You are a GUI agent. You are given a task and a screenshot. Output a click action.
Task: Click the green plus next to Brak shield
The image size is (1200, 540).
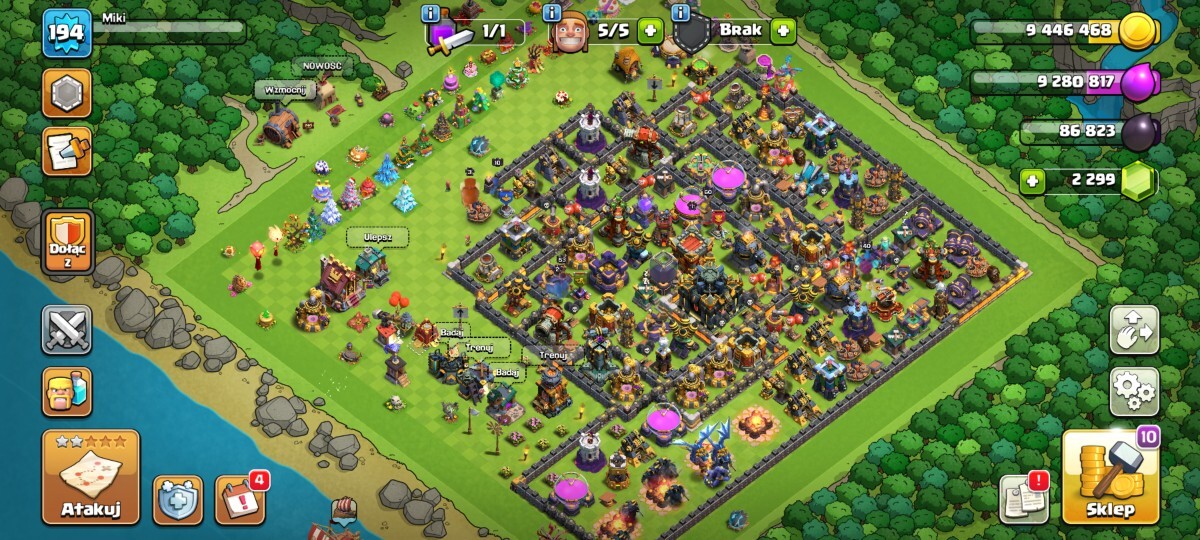click(x=783, y=30)
